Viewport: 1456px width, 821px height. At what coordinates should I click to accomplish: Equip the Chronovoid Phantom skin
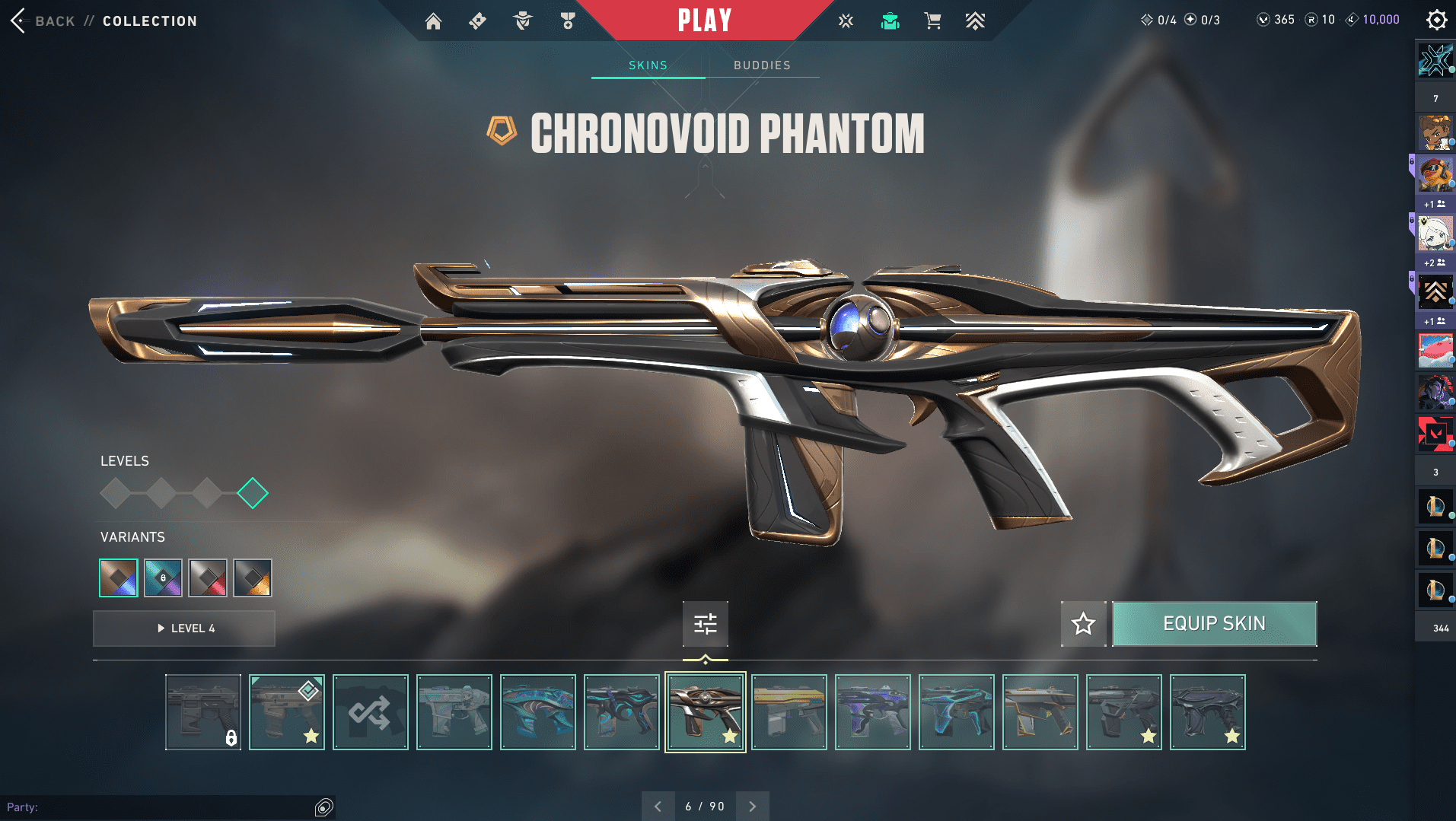[x=1214, y=624]
